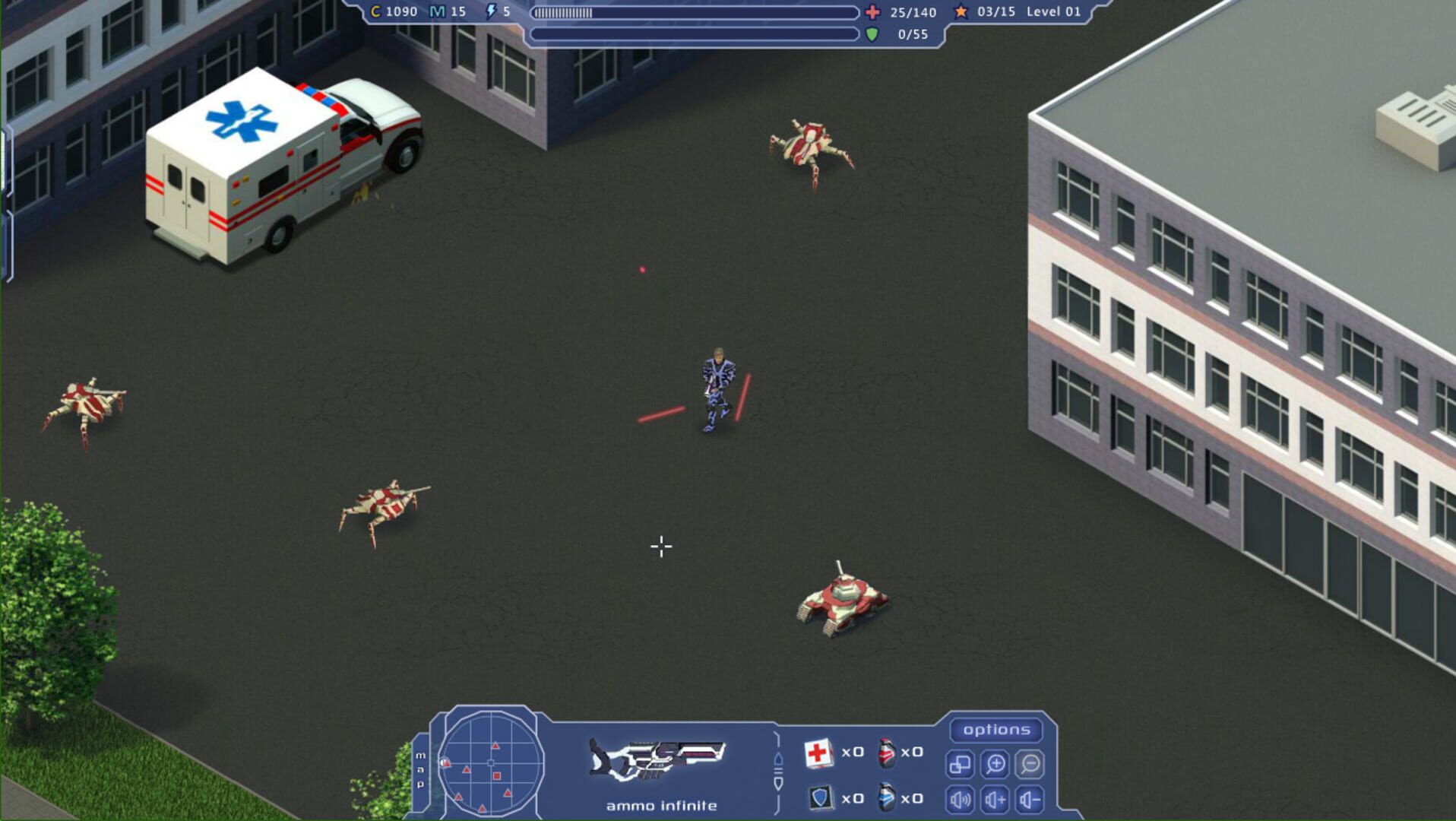1456x821 pixels.
Task: Click the coin currency icon in top HUD
Action: pyautogui.click(x=375, y=12)
